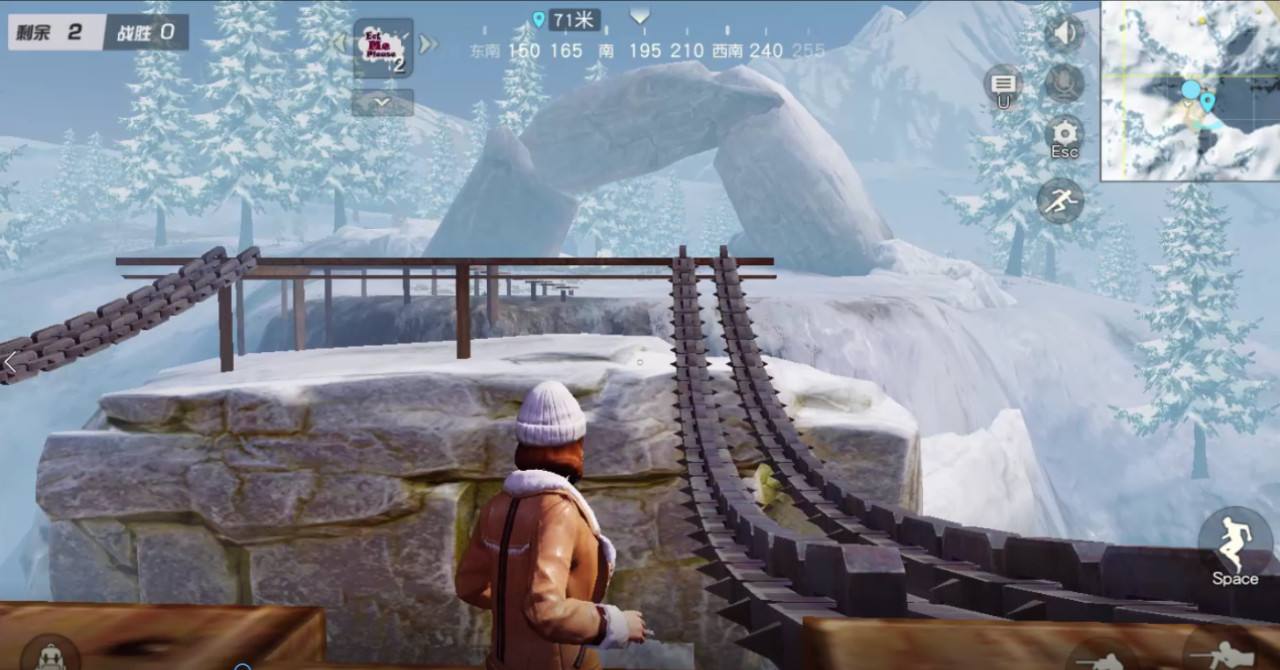
Task: Open the chat message icon
Action: 1002,84
